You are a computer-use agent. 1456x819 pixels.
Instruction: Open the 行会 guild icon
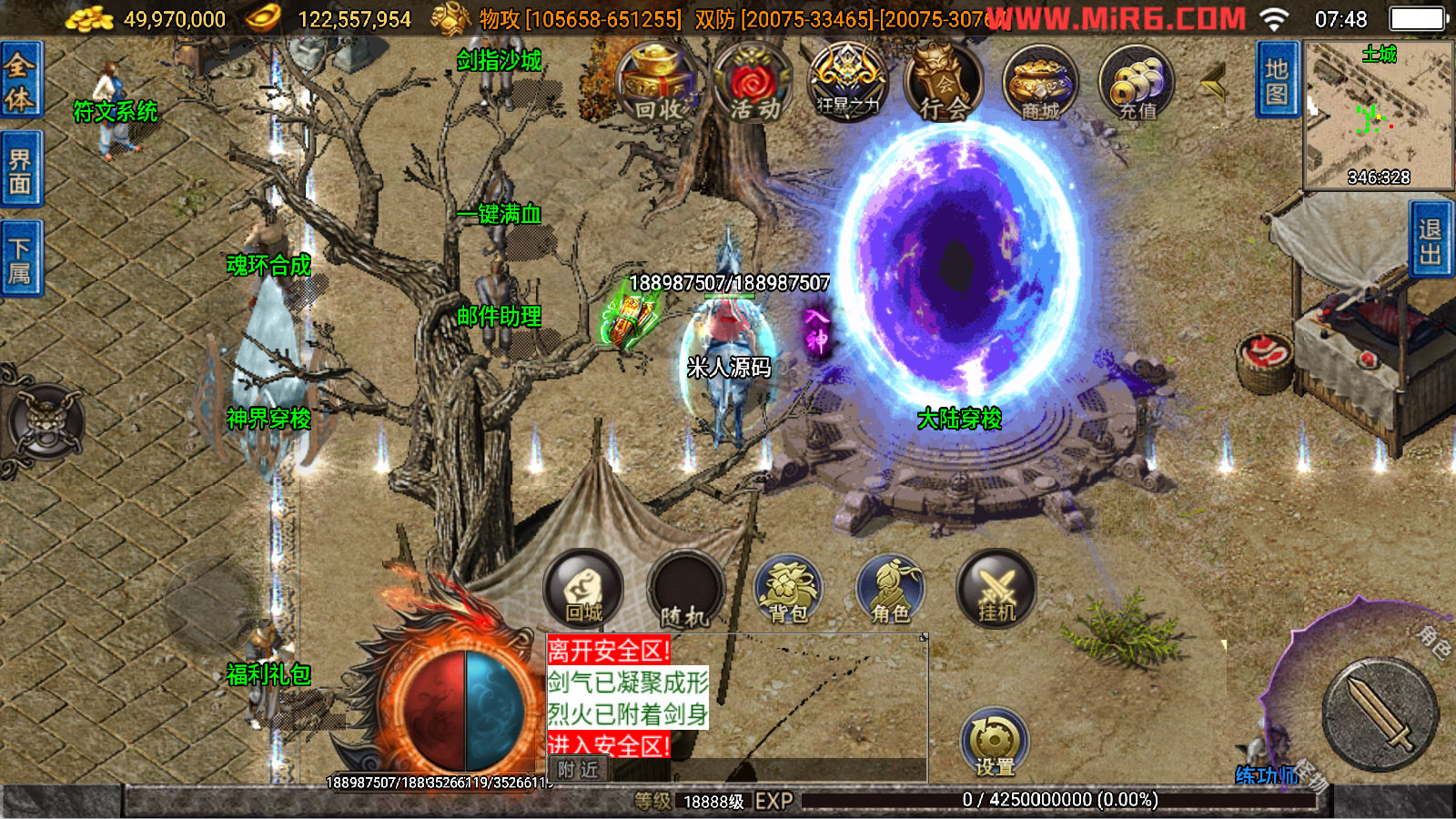(x=944, y=84)
